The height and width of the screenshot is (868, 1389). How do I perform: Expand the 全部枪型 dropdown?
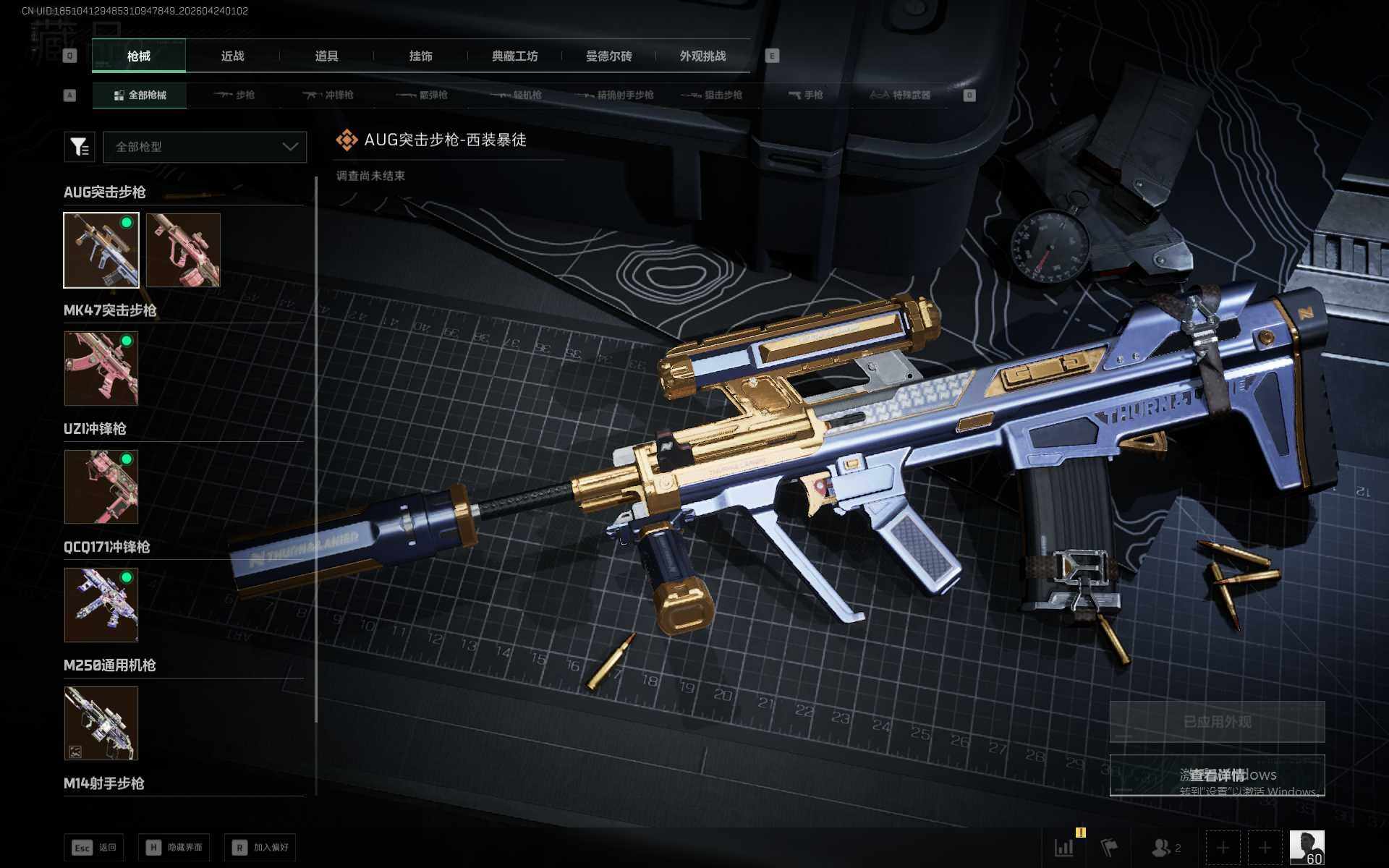click(205, 147)
